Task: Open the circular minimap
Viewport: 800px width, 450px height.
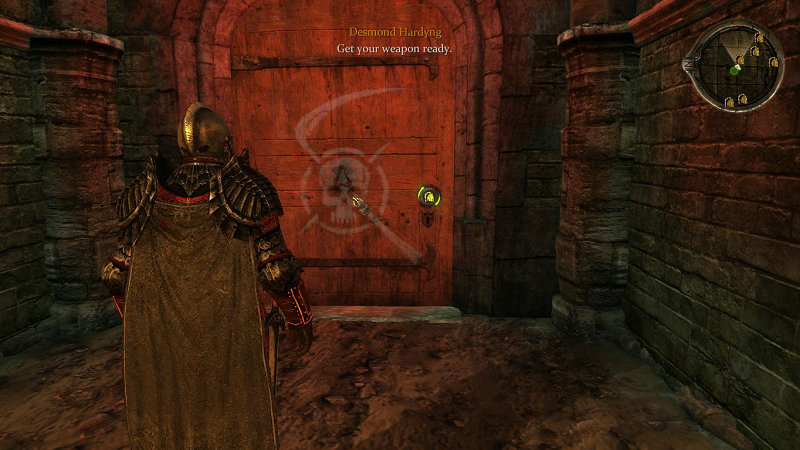Action: click(x=736, y=64)
